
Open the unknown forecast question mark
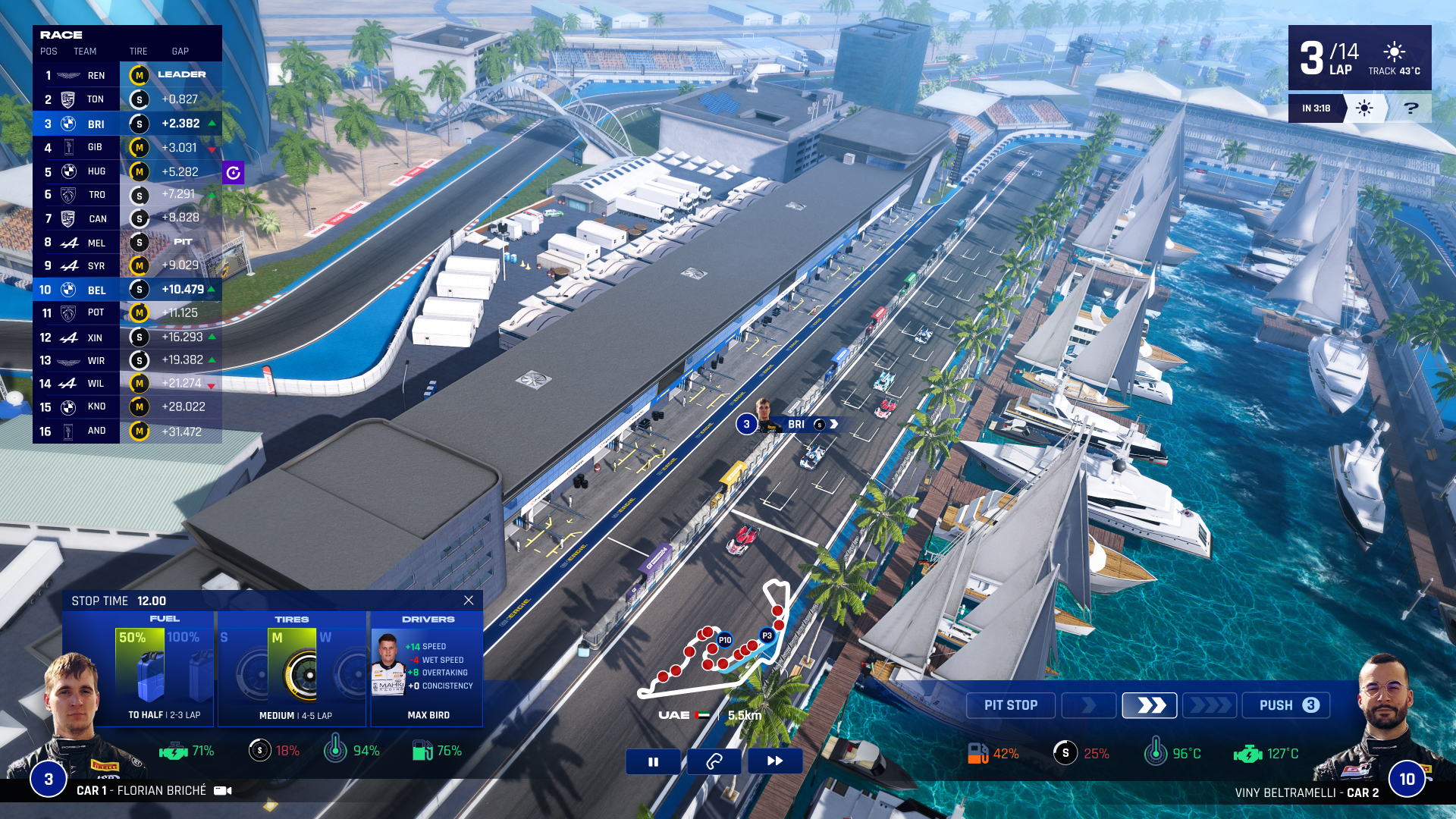(x=1410, y=108)
